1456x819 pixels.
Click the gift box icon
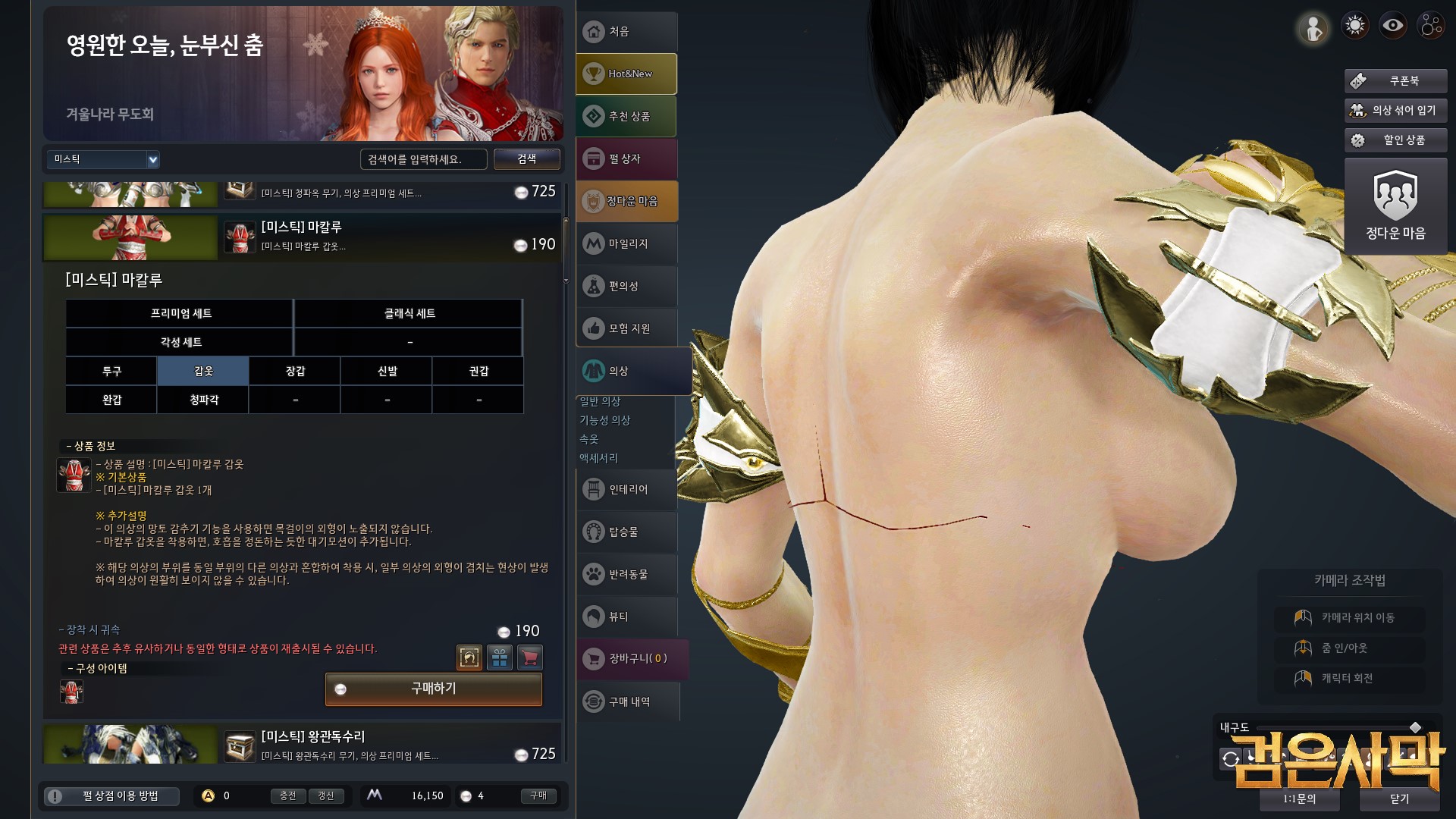pos(500,657)
